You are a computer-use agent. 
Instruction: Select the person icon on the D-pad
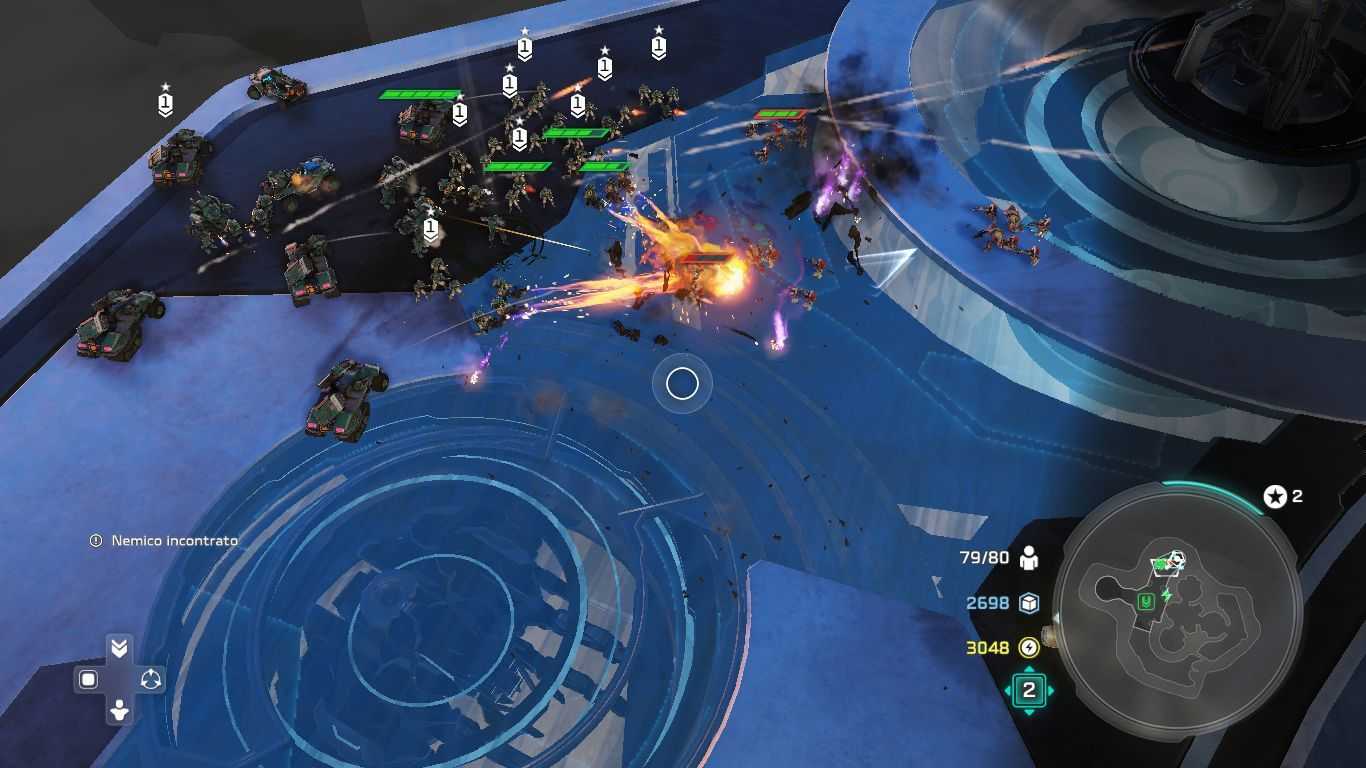[x=119, y=711]
